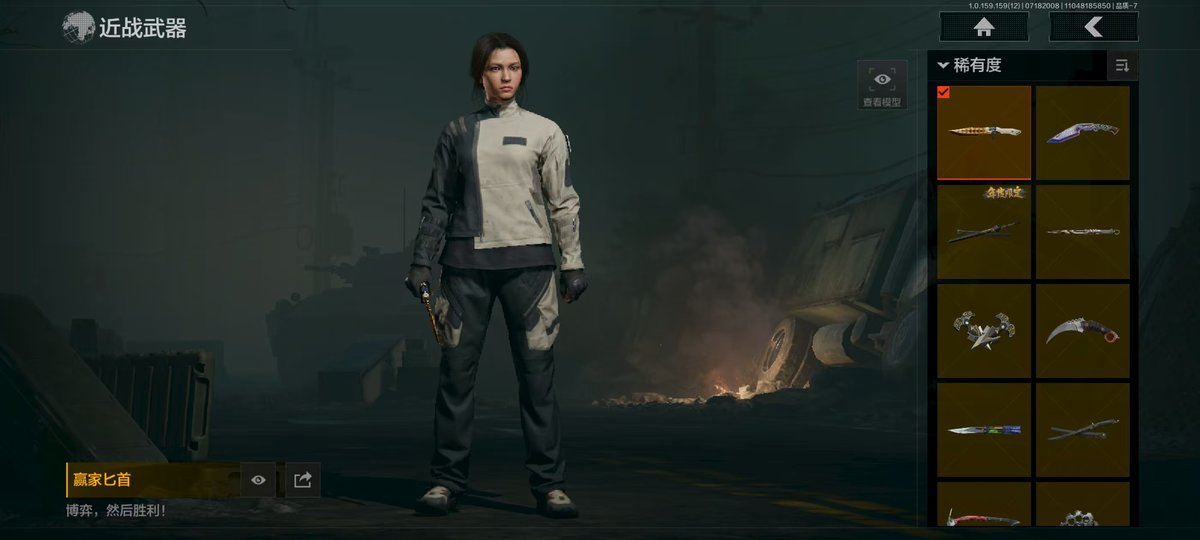Go back with the arrow button
Screen dimensions: 1200x540
(1093, 27)
